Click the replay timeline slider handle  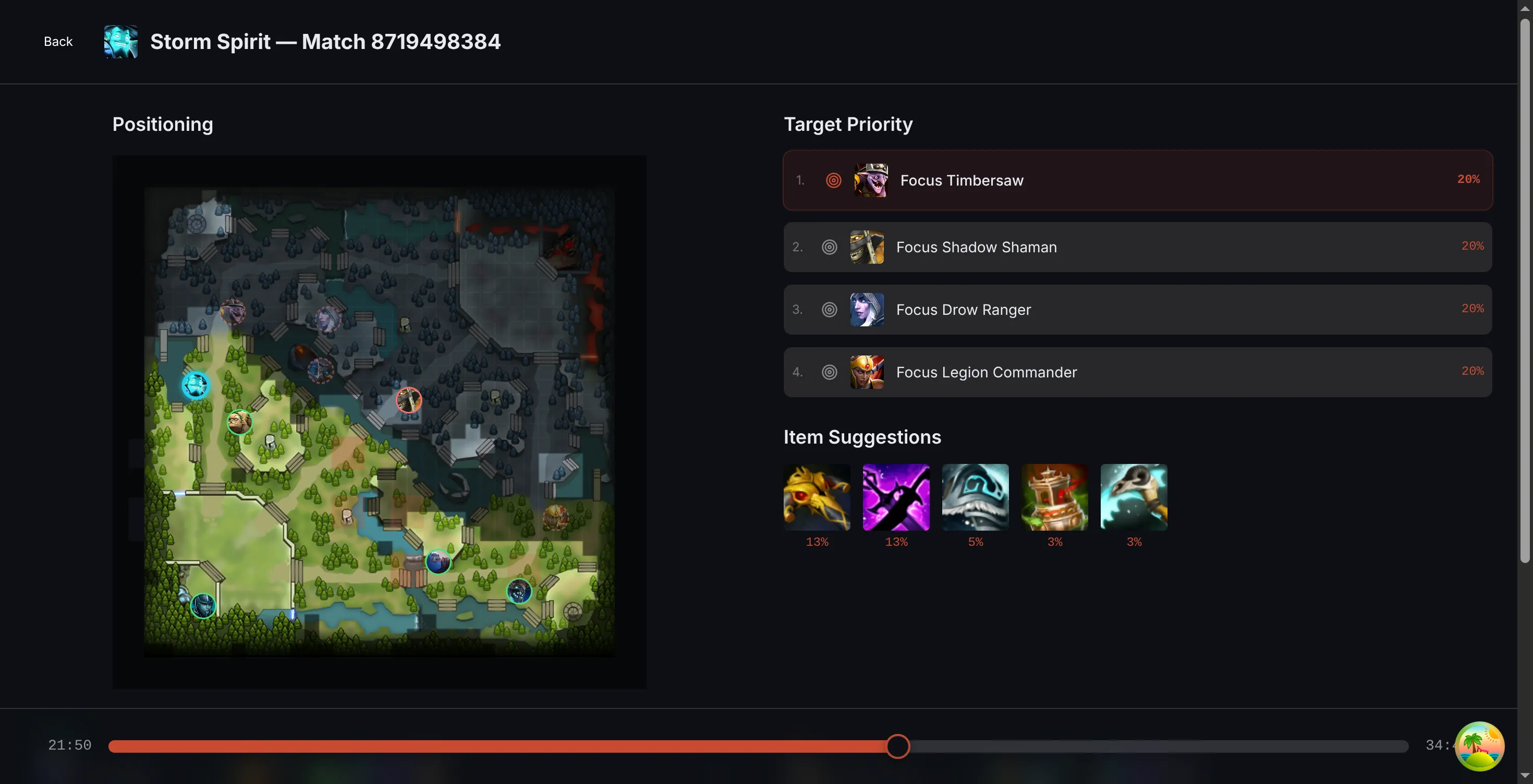[x=898, y=748]
